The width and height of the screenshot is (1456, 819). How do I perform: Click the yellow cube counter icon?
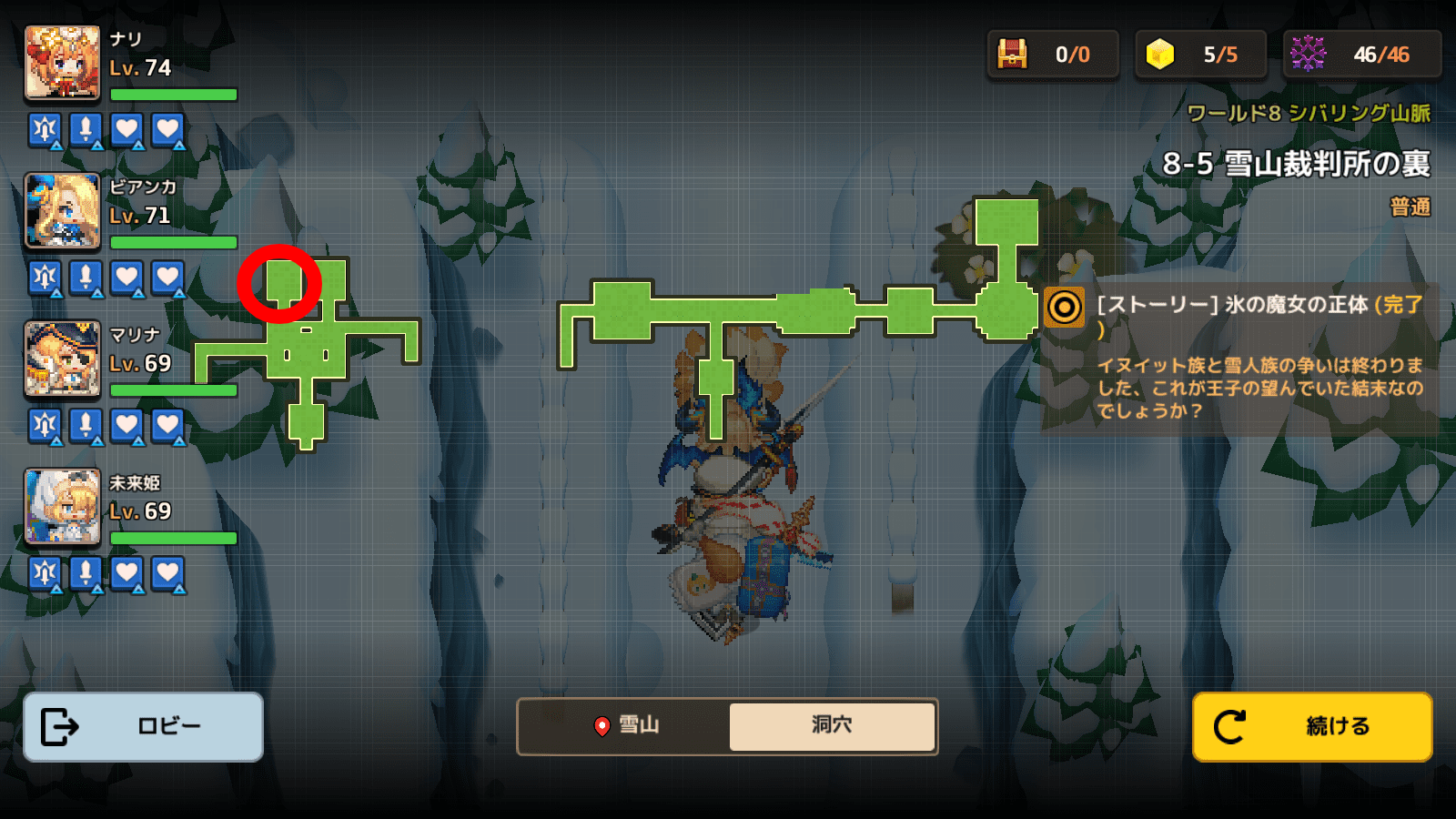(x=1159, y=55)
